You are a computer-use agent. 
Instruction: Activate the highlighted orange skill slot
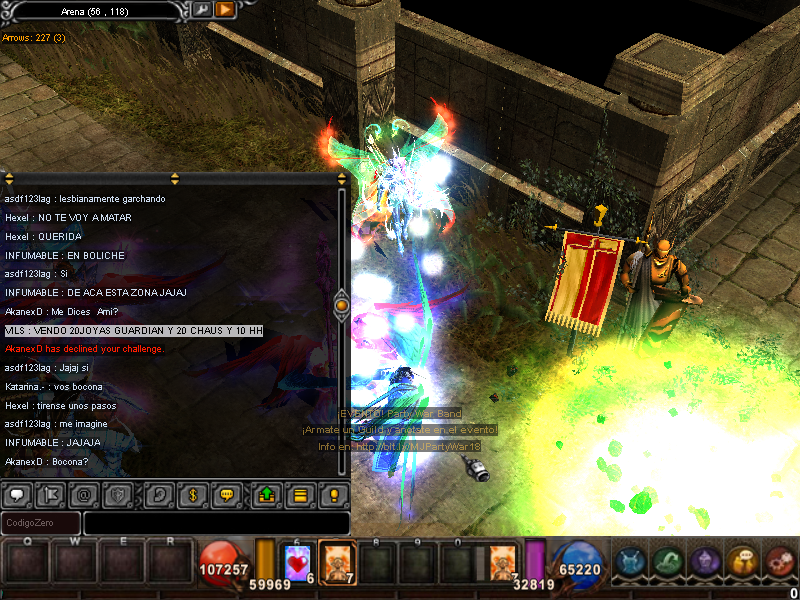coord(336,561)
